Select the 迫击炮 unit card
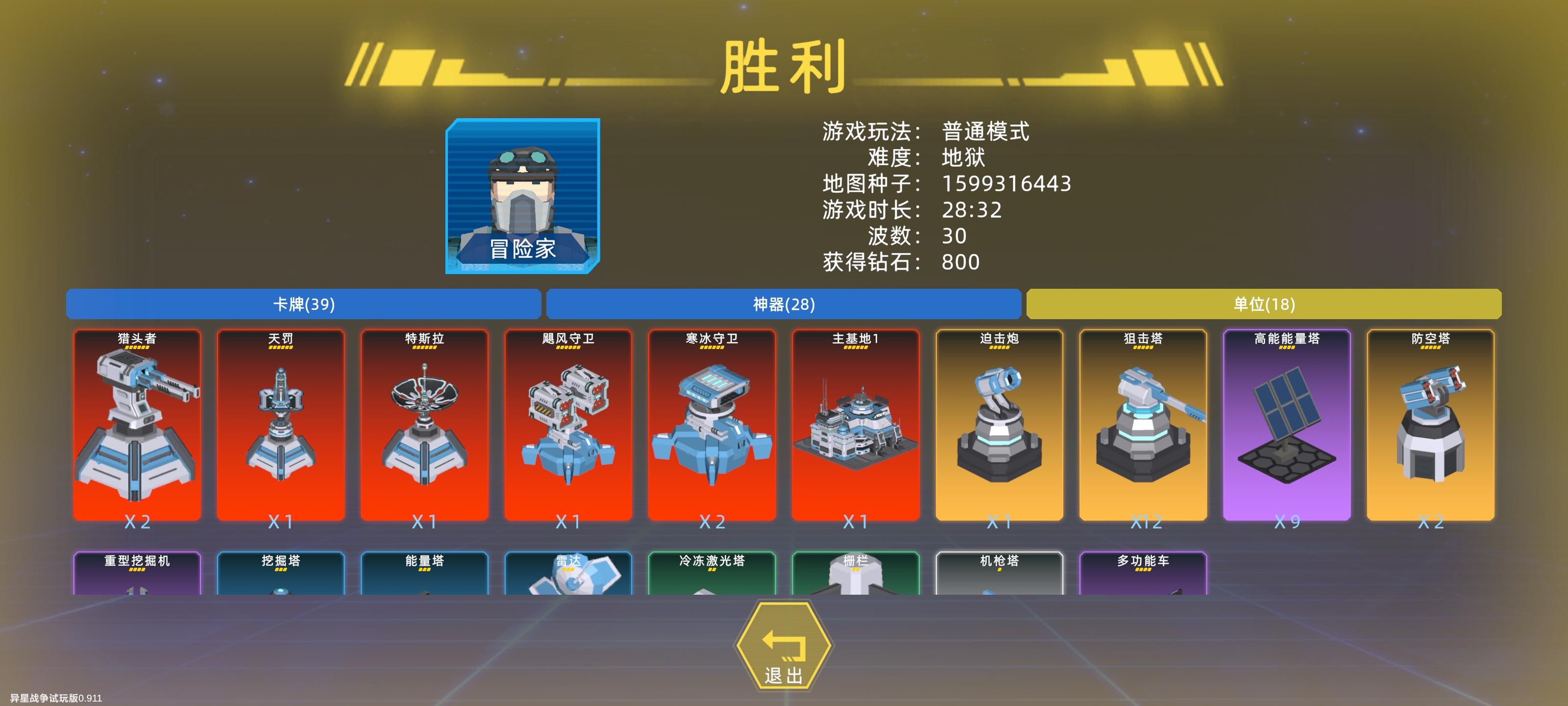 [x=1000, y=427]
